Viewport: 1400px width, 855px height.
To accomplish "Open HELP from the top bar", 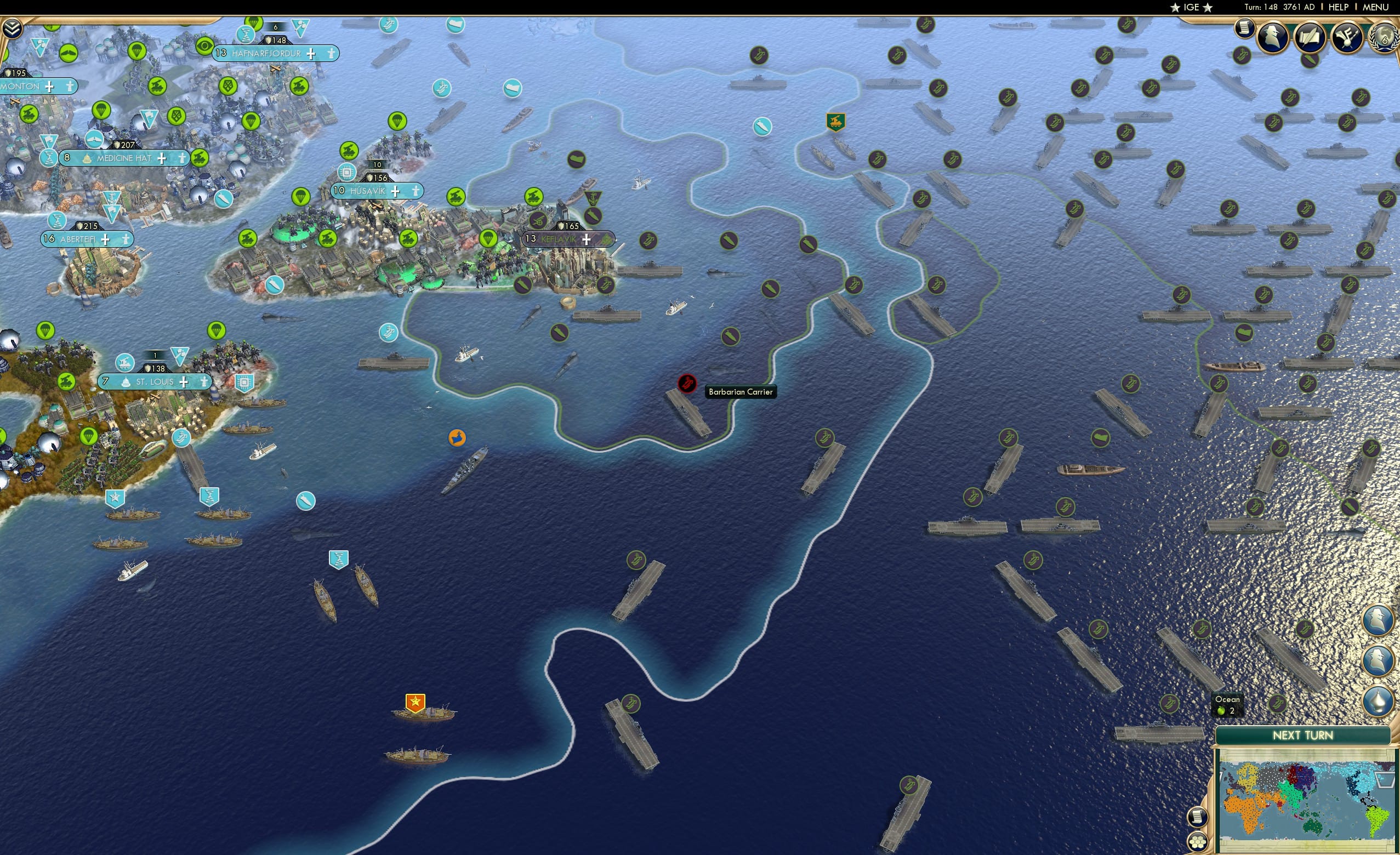I will click(1339, 7).
